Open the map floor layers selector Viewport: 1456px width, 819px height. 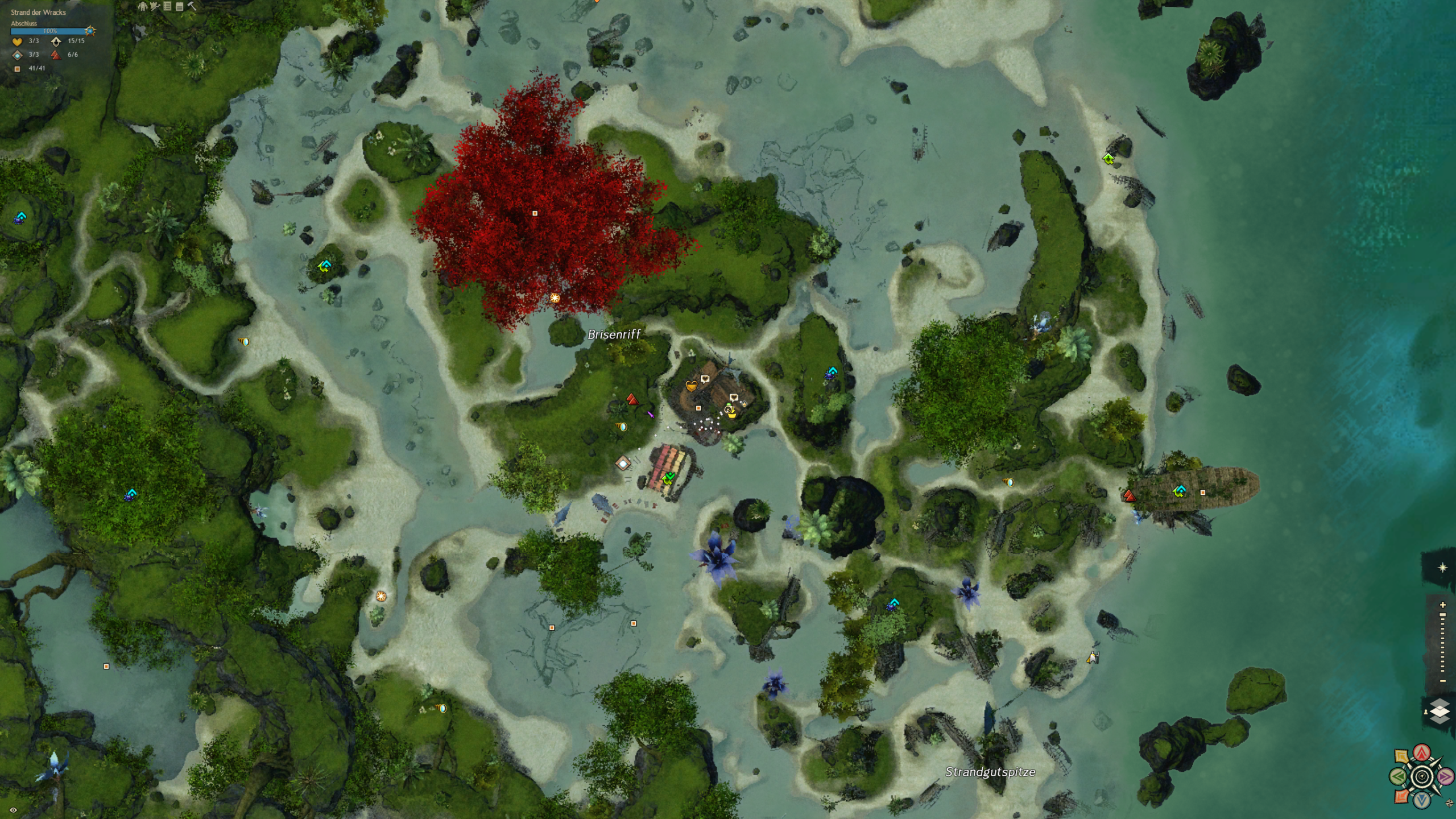click(1439, 712)
